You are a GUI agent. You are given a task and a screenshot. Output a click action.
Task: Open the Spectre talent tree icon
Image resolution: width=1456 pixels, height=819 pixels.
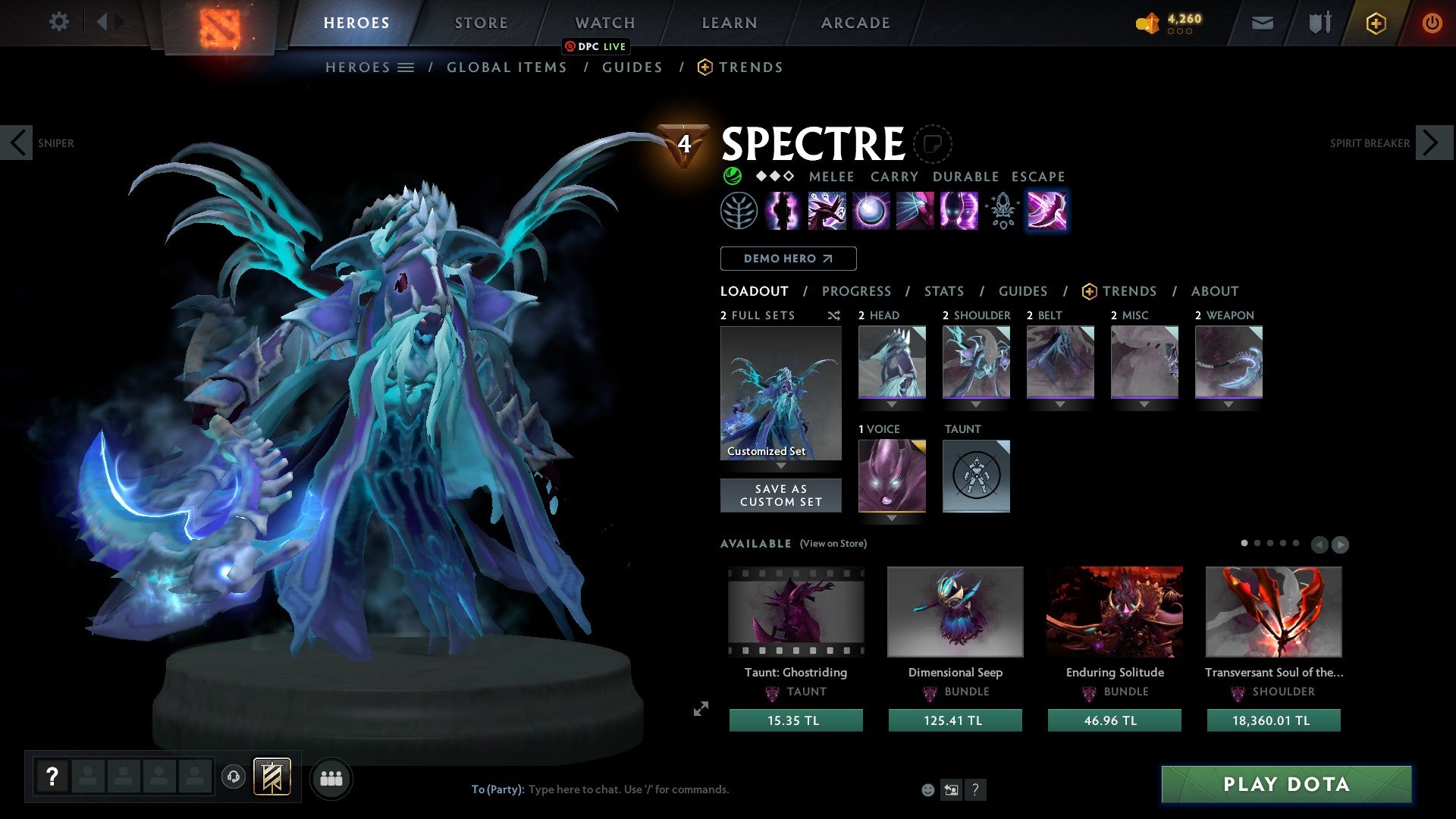point(739,210)
